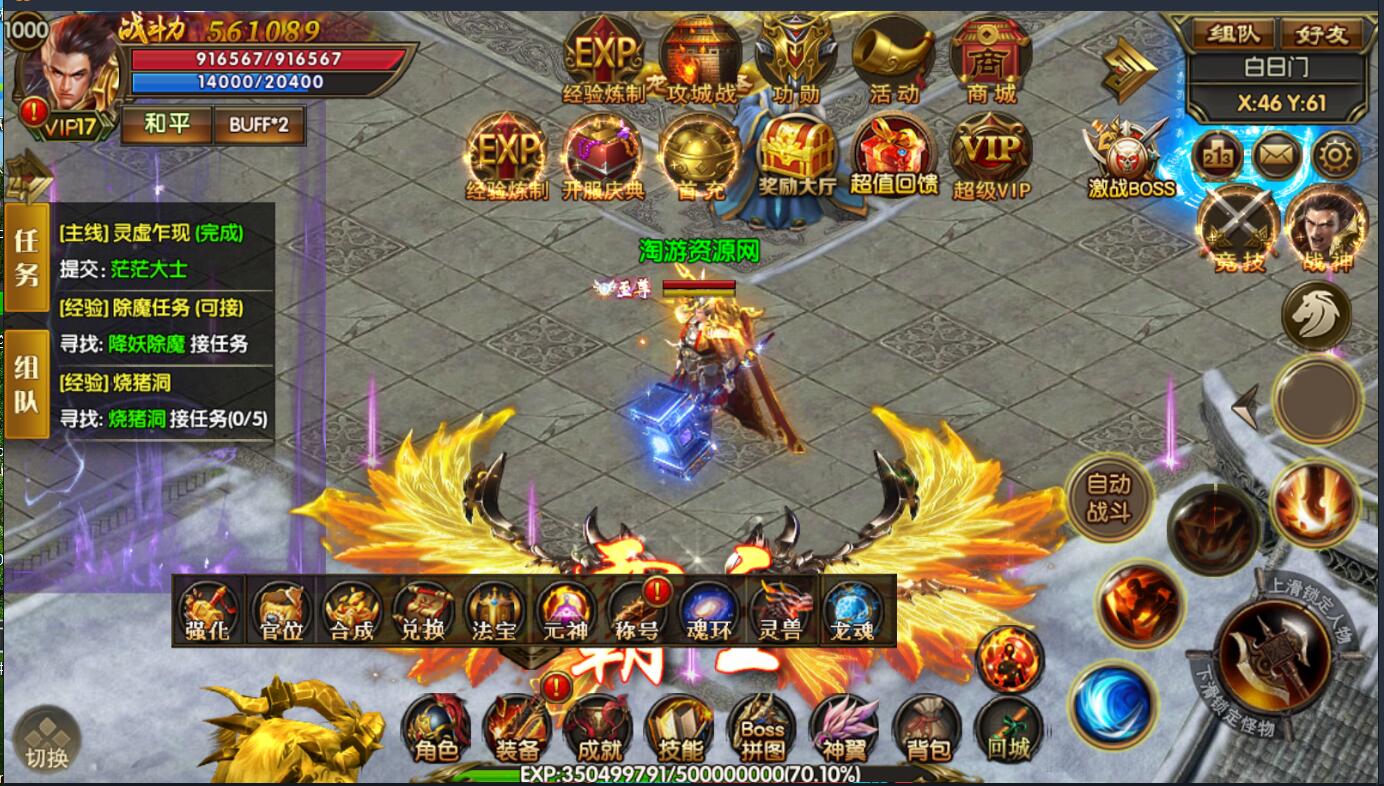Select the 任务 quest tab
This screenshot has height=786, width=1384.
point(27,256)
